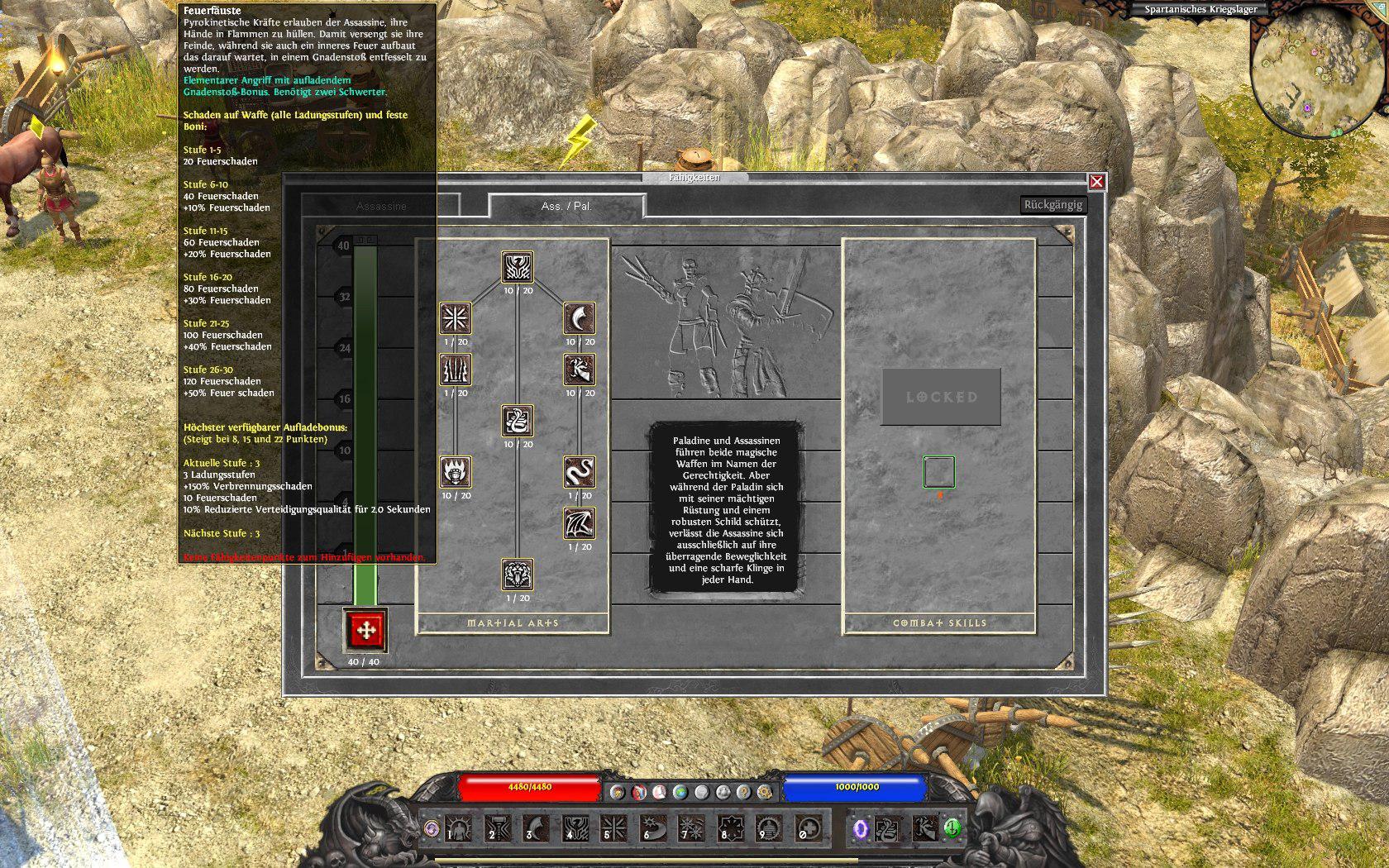Click the Rückgängig undo button
1389x868 pixels.
tap(1052, 205)
